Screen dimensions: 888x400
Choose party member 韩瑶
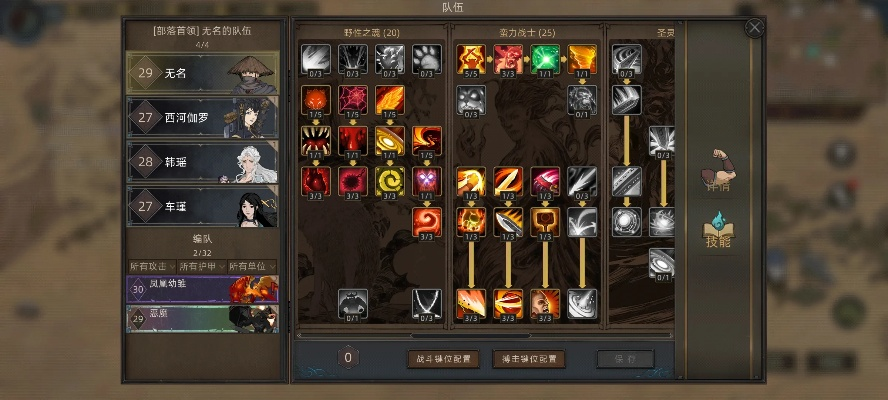[x=202, y=161]
